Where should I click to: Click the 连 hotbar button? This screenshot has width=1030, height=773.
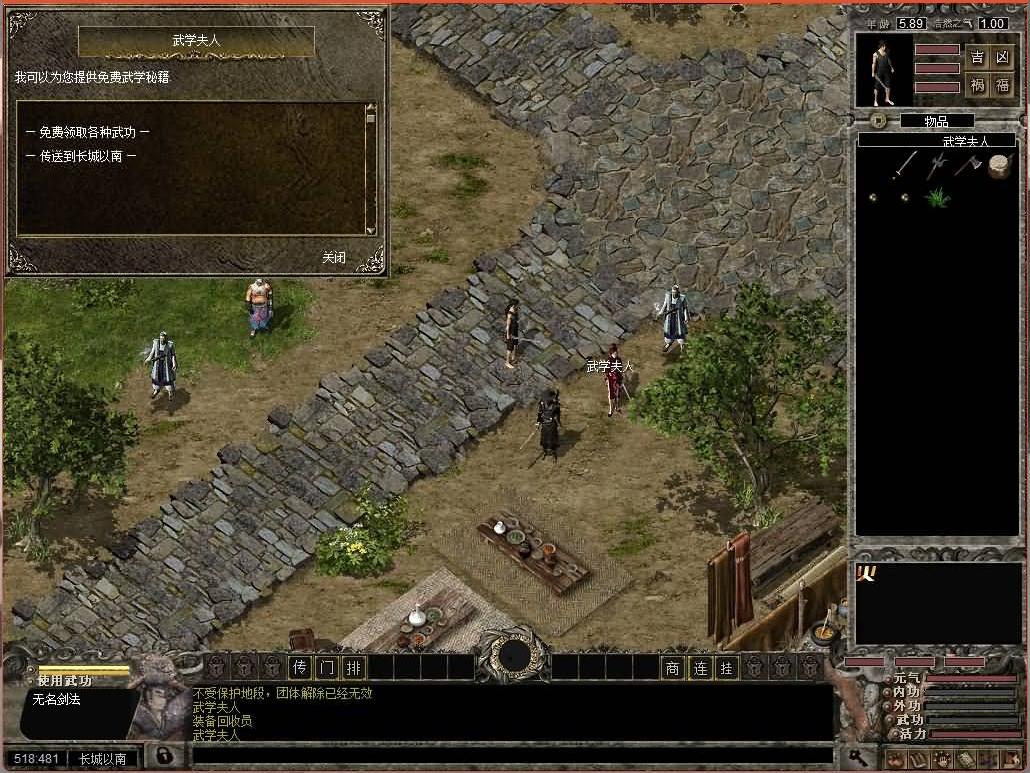(700, 667)
